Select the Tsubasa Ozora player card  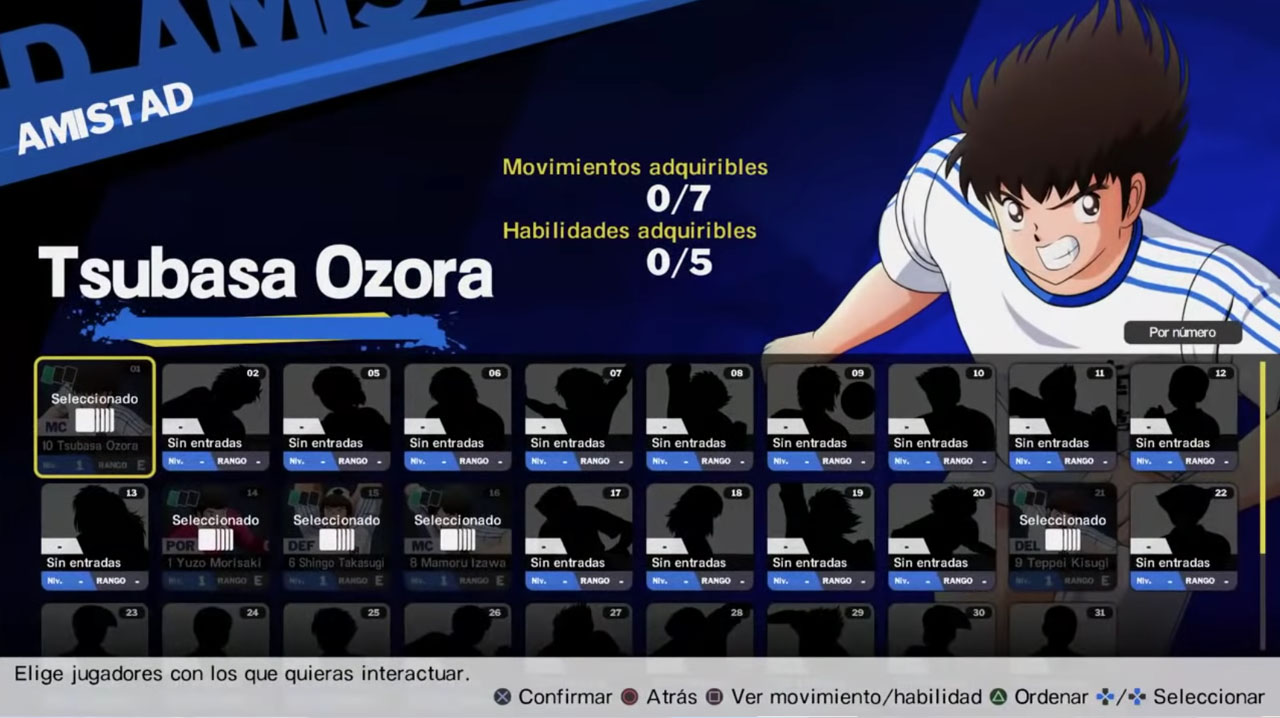click(95, 417)
